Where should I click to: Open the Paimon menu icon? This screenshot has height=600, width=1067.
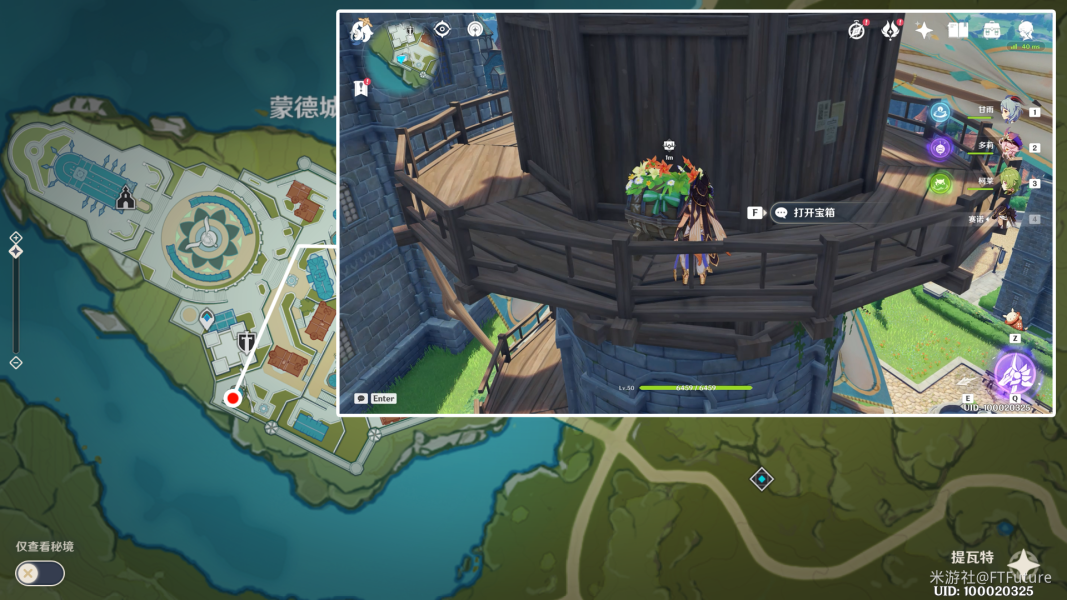(360, 32)
